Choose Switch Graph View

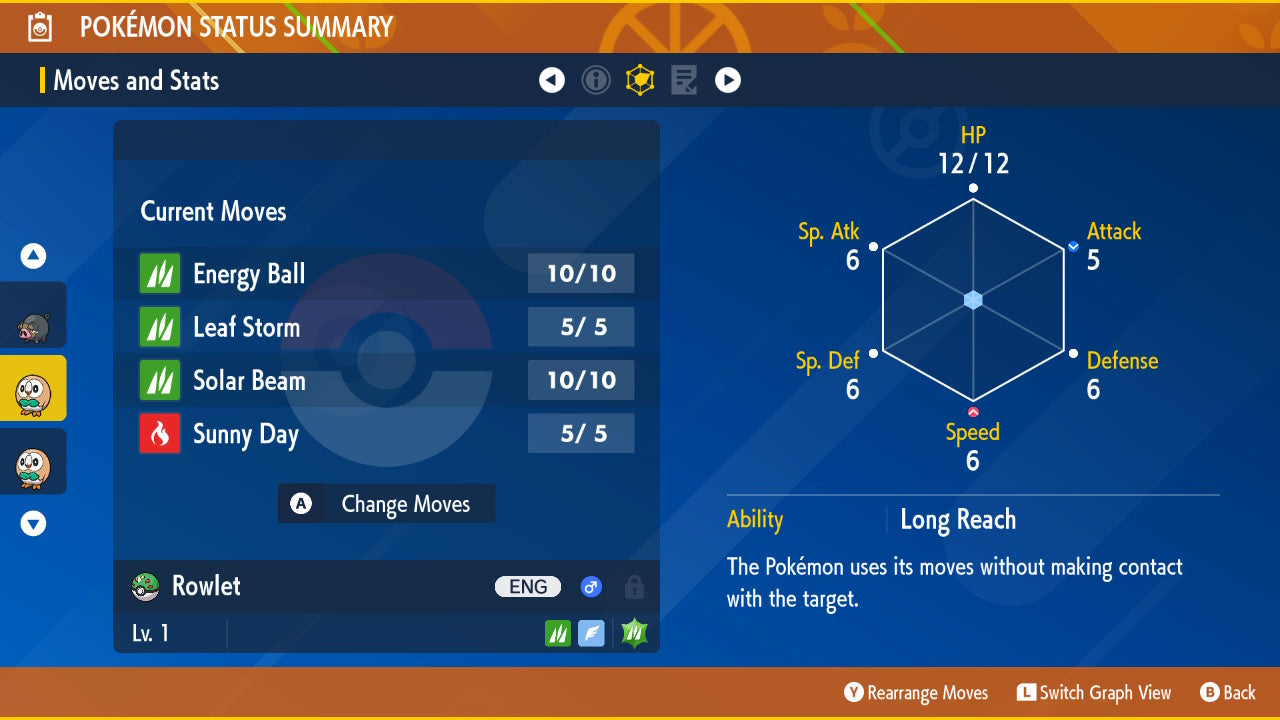[1093, 693]
